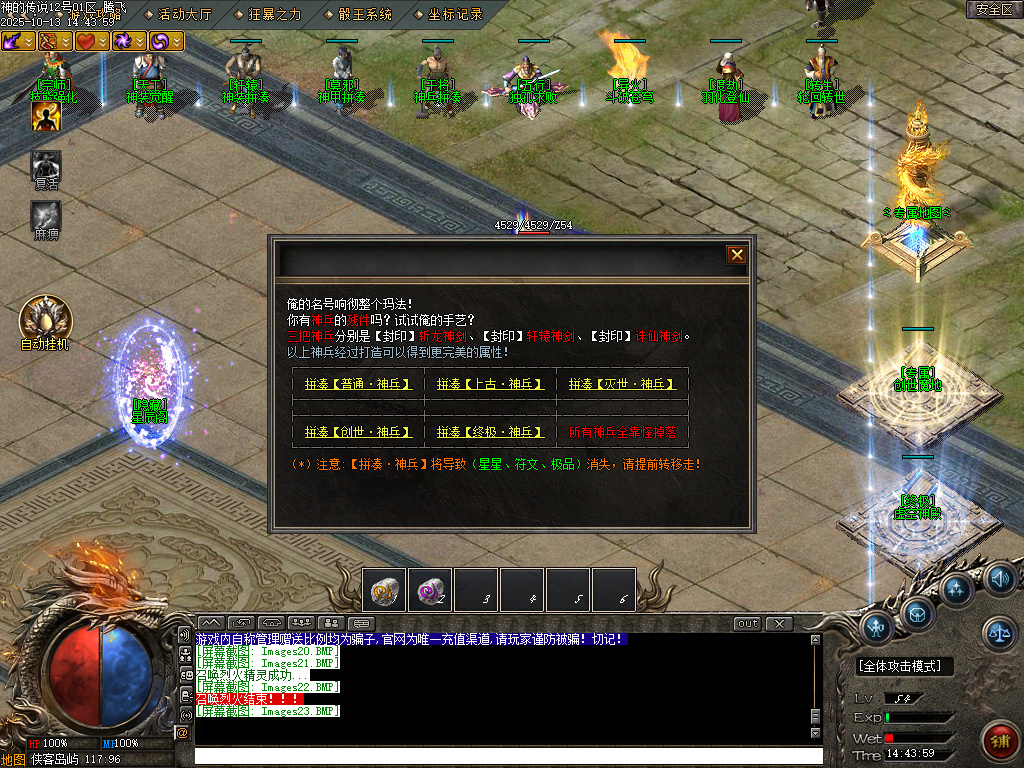
Task: Use the purple swirl stone in slot 2
Action: 429,589
